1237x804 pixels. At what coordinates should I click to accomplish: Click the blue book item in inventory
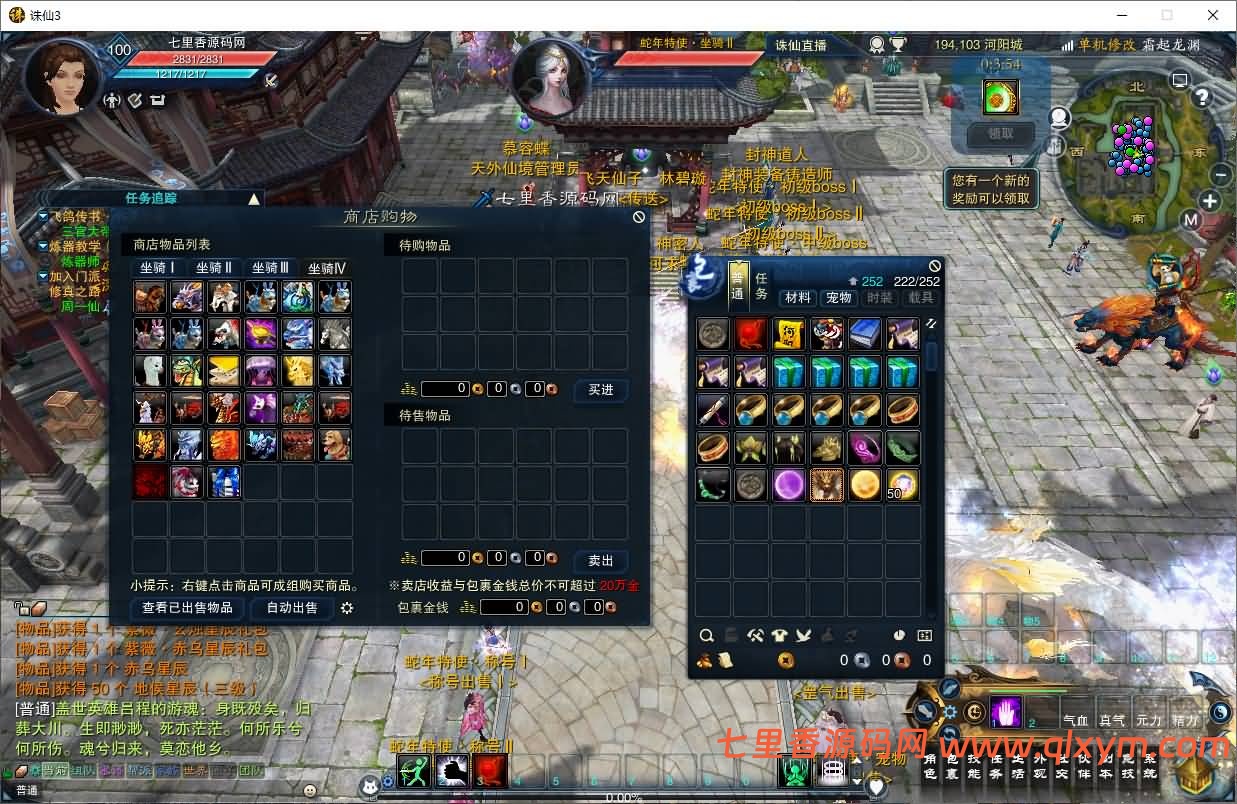point(865,333)
